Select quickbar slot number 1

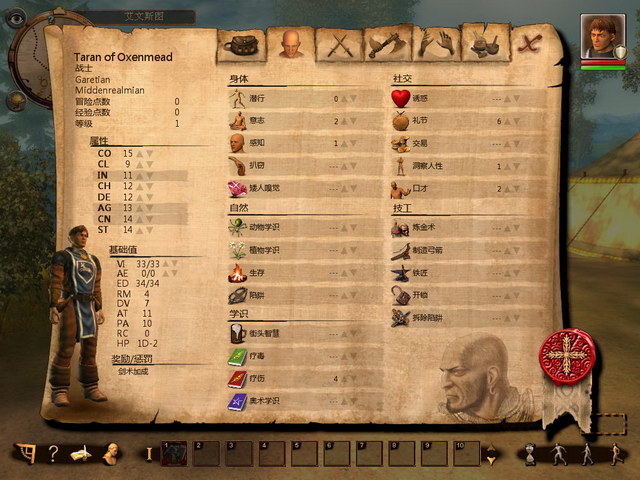pyautogui.click(x=175, y=453)
